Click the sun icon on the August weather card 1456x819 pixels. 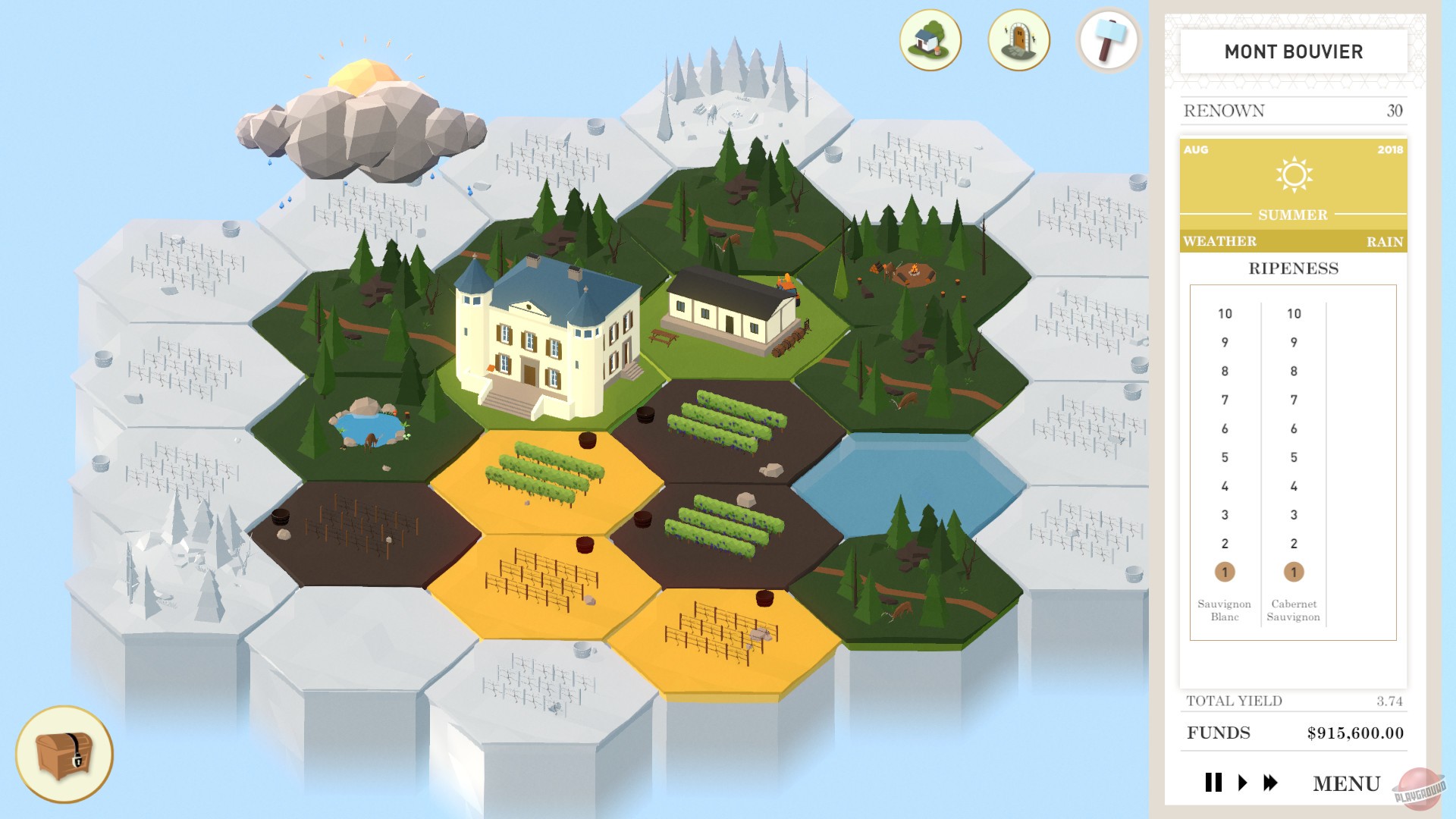tap(1293, 174)
